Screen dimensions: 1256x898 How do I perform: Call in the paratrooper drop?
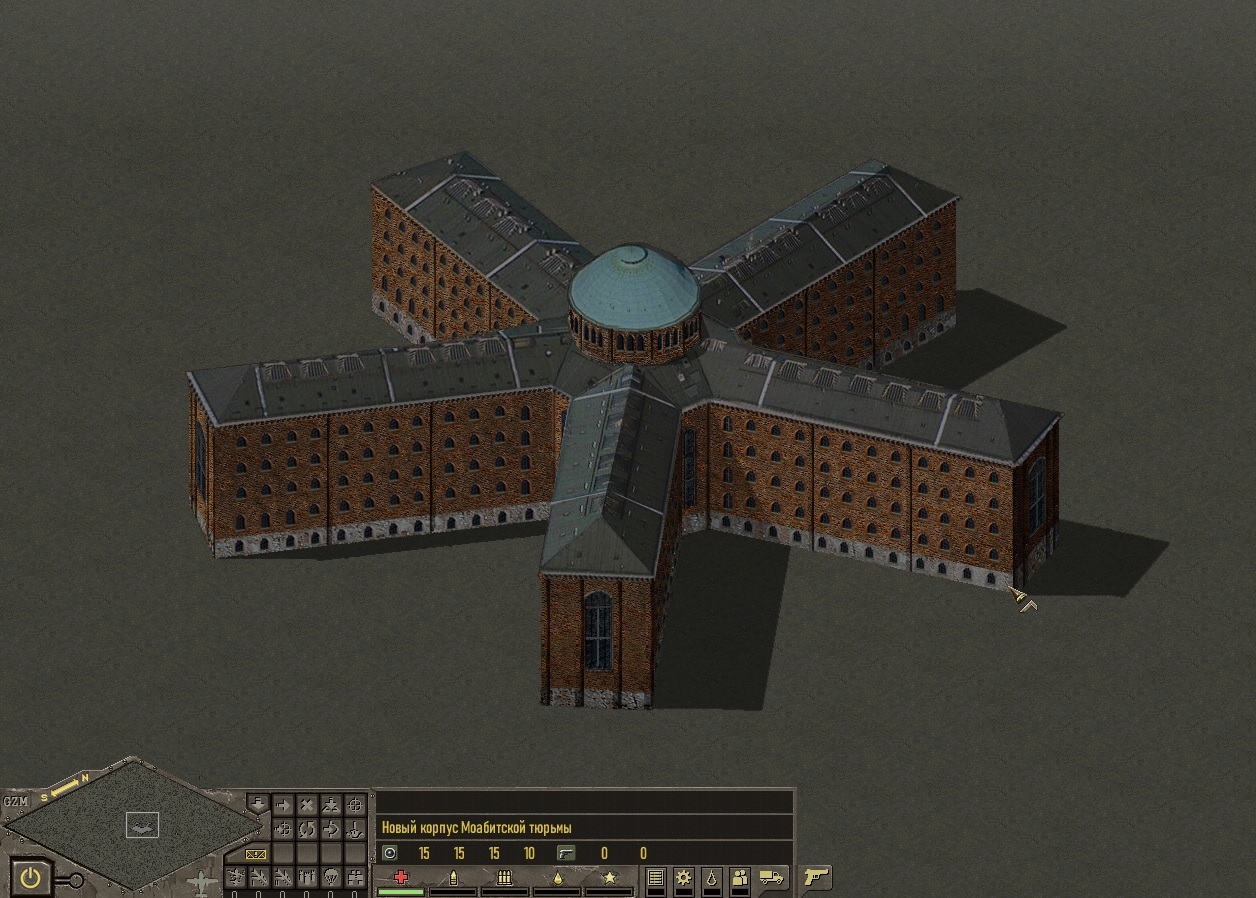(331, 878)
